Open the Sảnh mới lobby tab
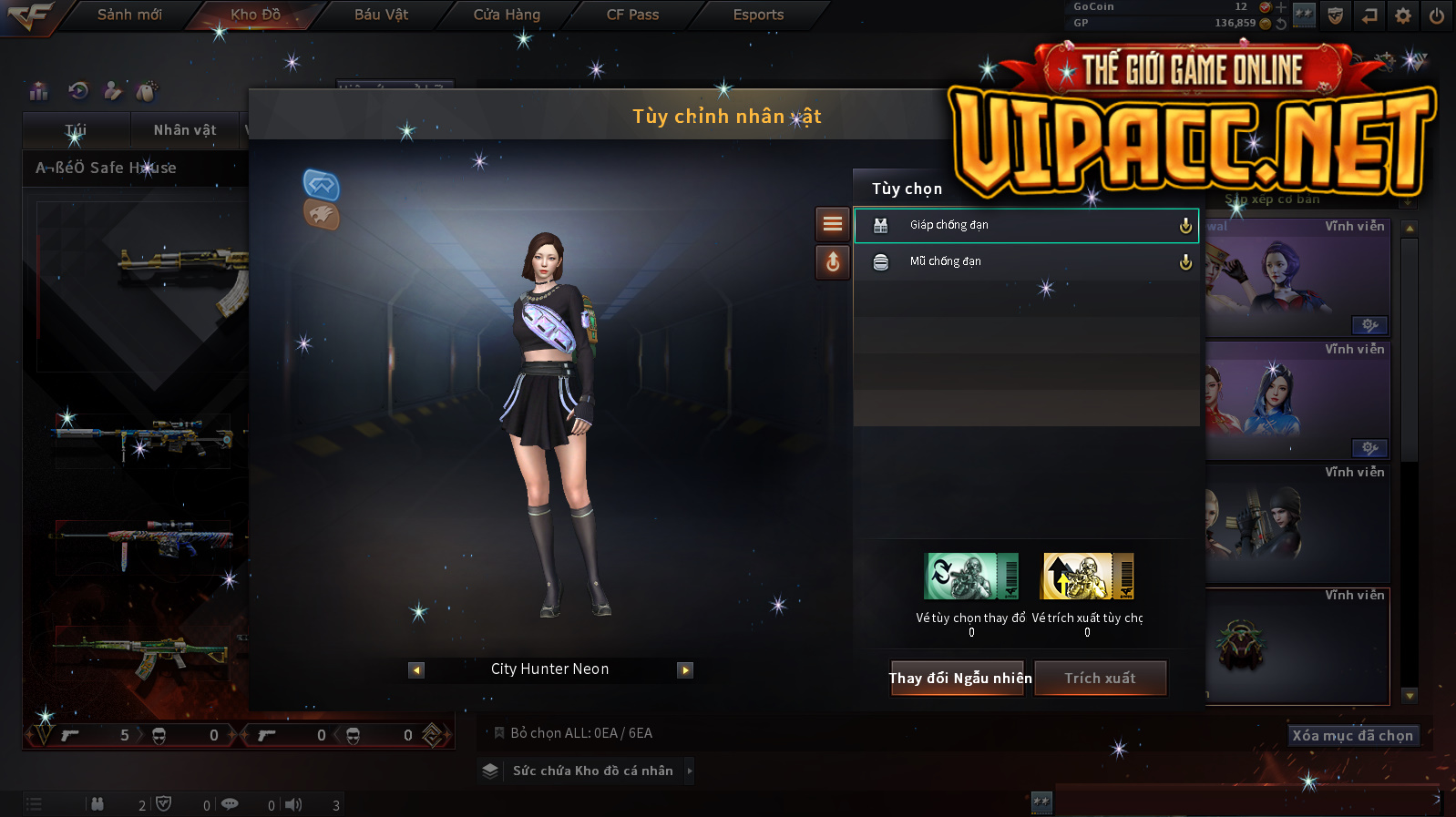The image size is (1456, 817). coord(129,15)
